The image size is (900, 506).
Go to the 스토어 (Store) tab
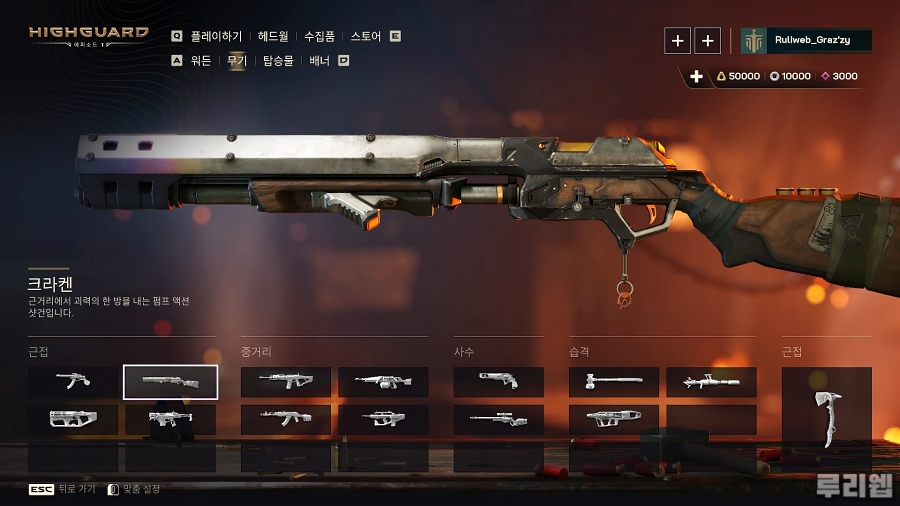[366, 36]
